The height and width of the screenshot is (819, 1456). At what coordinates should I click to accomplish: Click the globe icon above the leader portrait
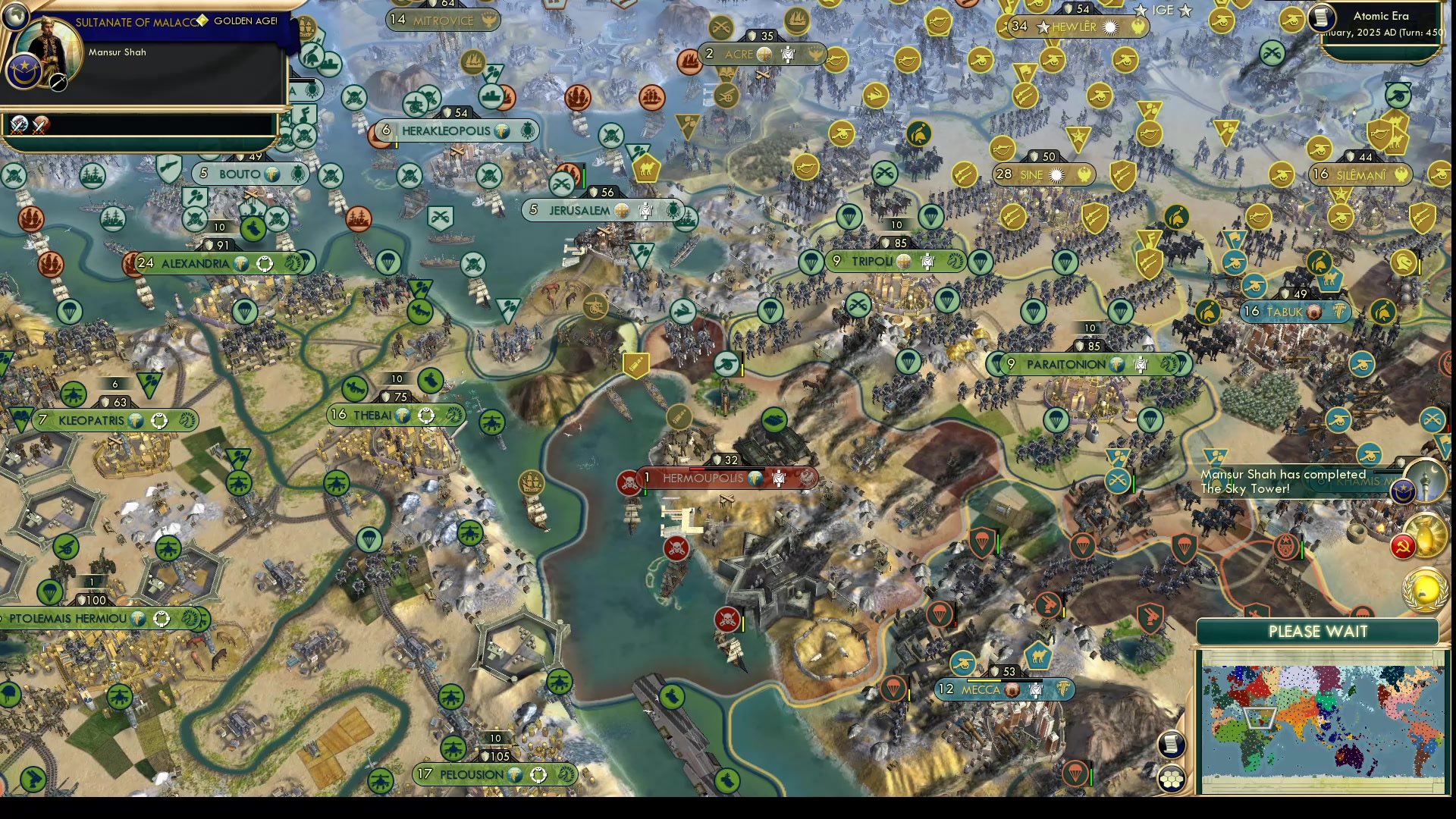click(x=15, y=15)
